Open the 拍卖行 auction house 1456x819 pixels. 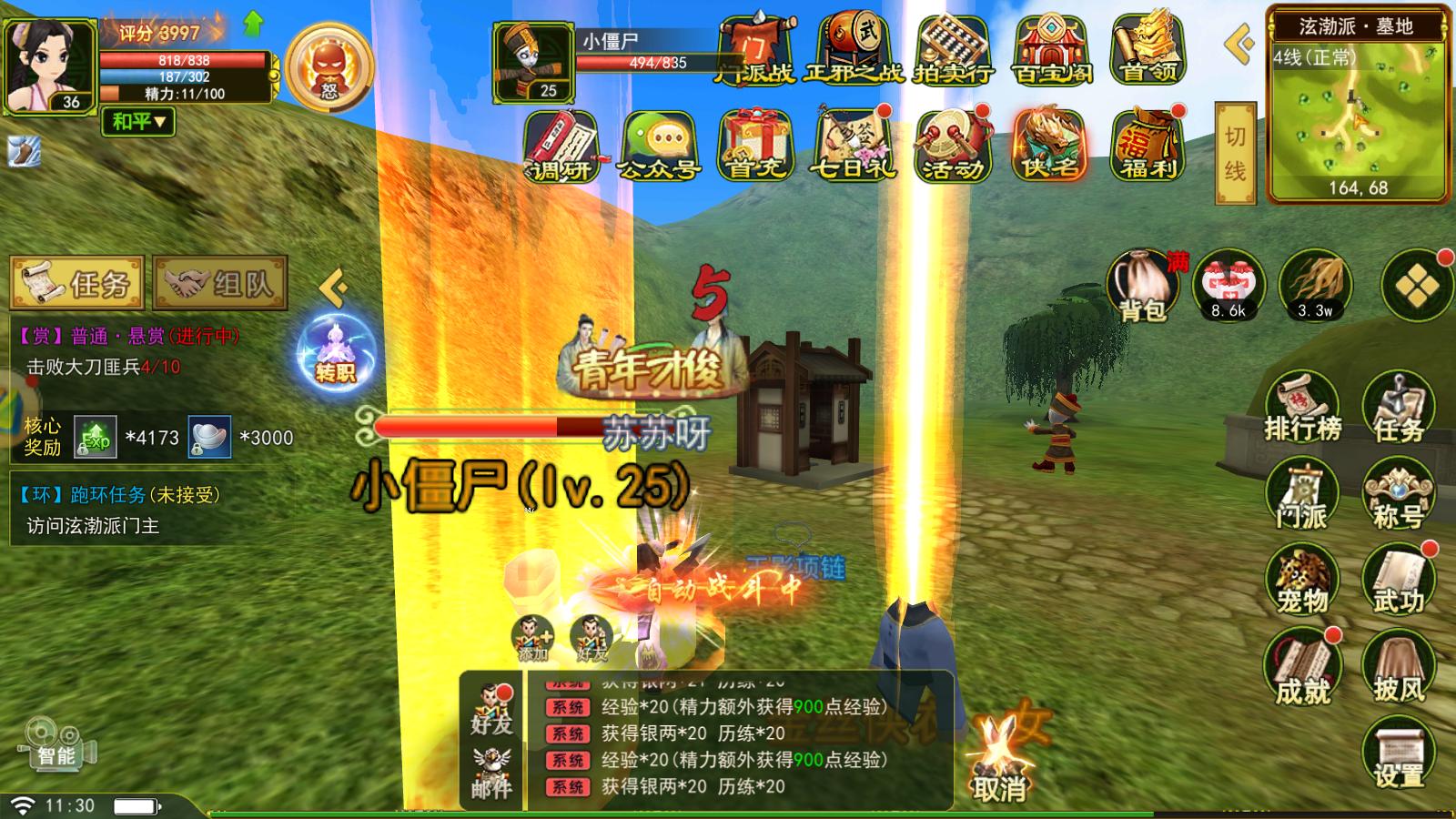pos(952,50)
